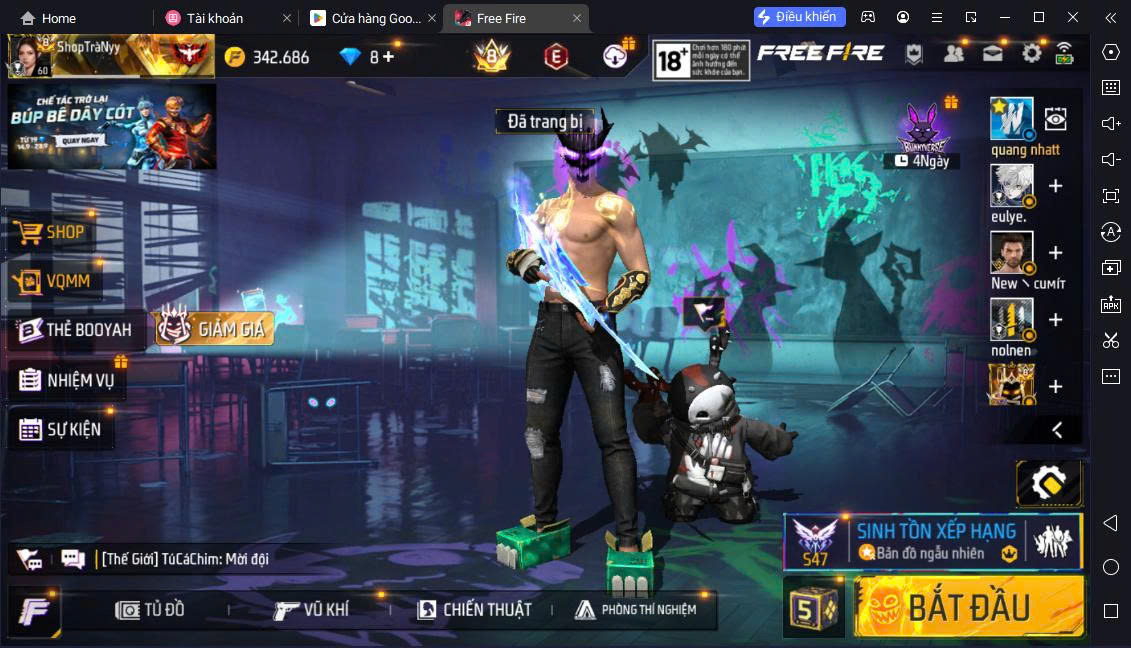1131x648 pixels.
Task: Add diamonds with the plus button
Action: [x=388, y=56]
